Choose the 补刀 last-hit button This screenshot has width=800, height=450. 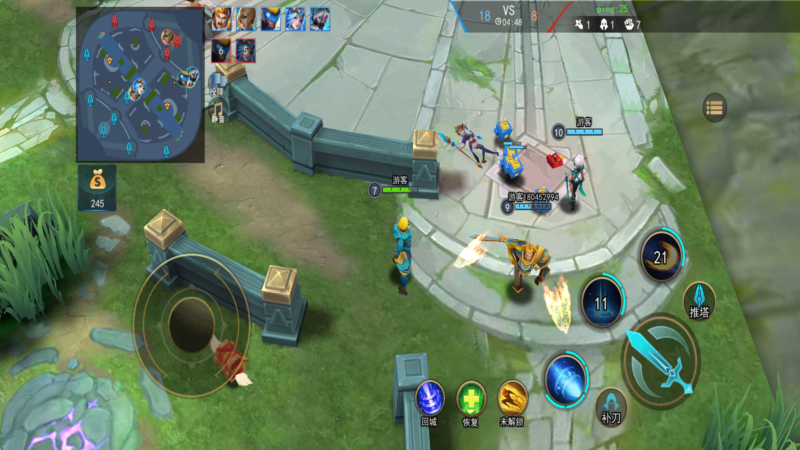(x=610, y=403)
